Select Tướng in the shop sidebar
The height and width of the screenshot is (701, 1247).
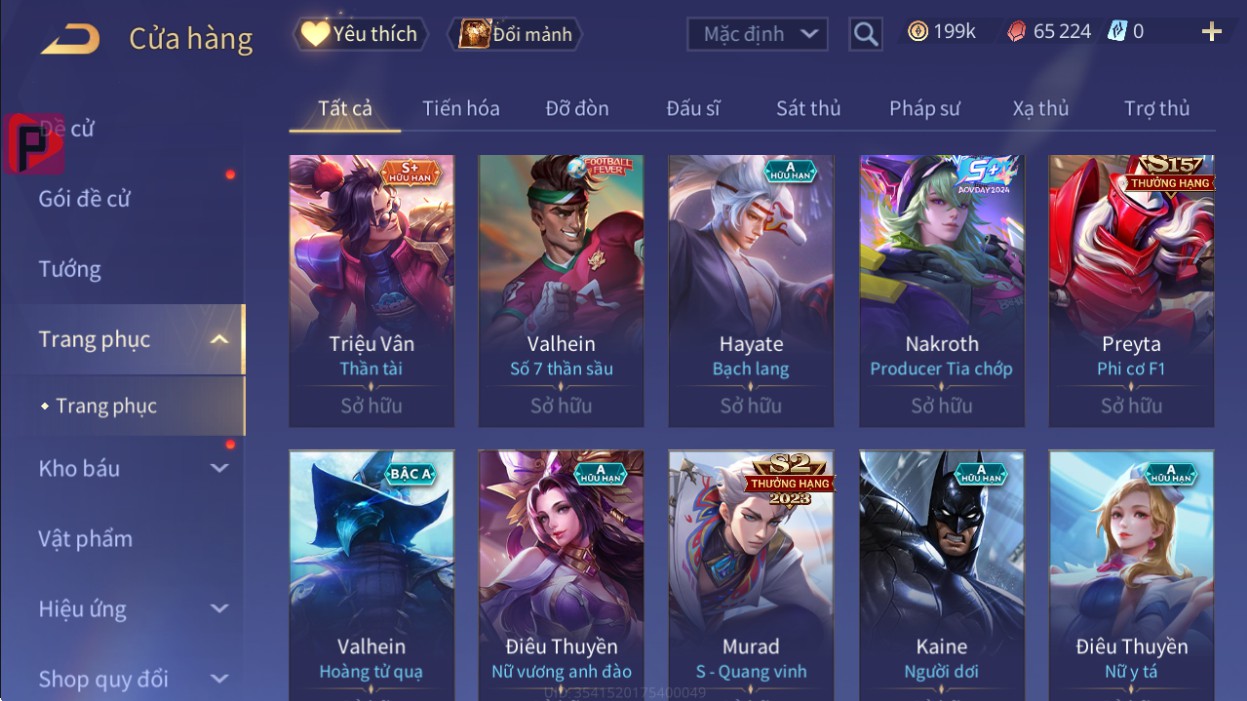70,269
